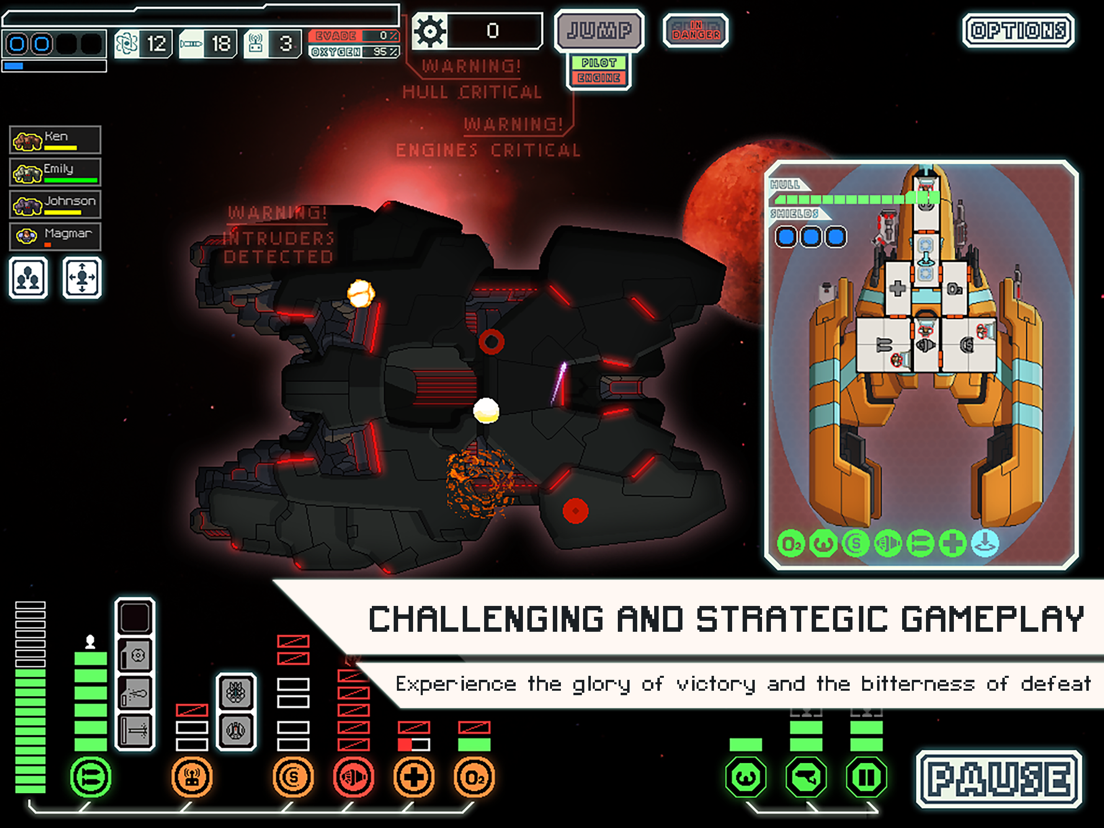Hit the Jump button
1104x828 pixels.
click(x=599, y=31)
